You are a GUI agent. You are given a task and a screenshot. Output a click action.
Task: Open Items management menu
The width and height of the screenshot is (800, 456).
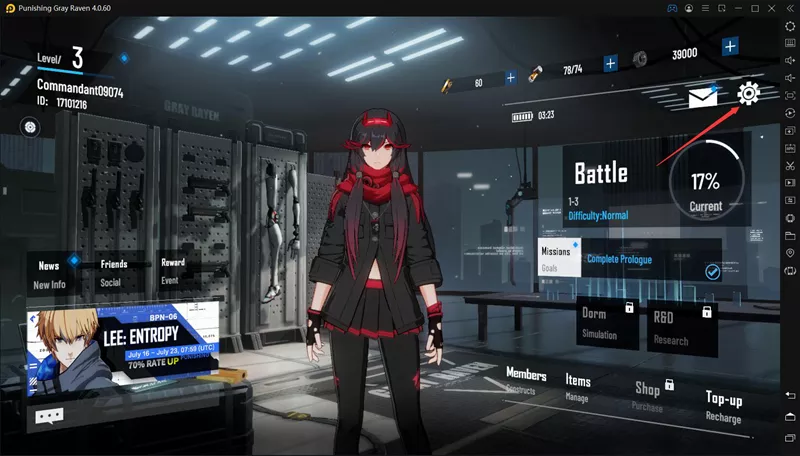tap(578, 386)
